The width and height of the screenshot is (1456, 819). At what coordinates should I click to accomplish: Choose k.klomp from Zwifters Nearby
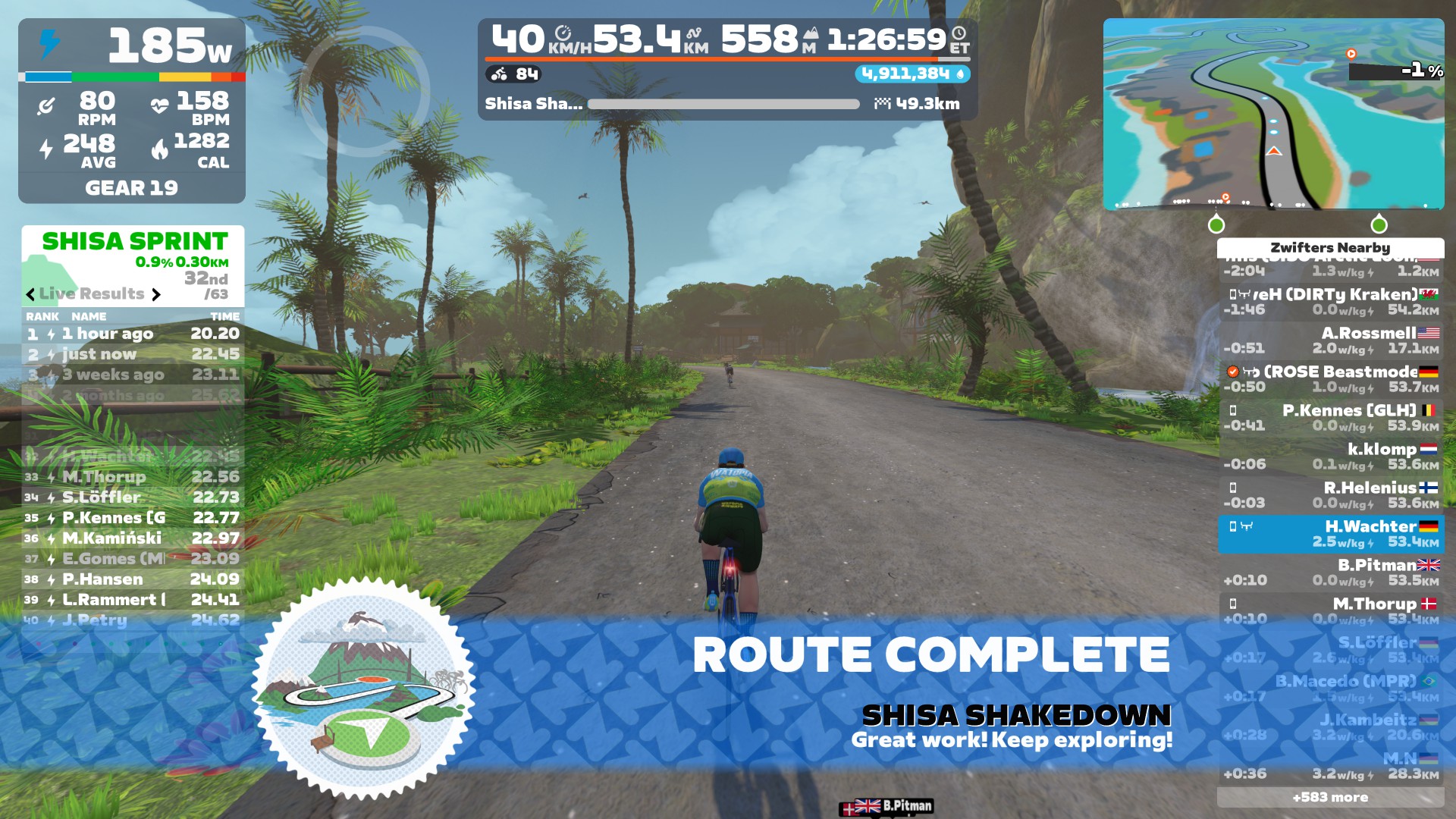click(1330, 457)
